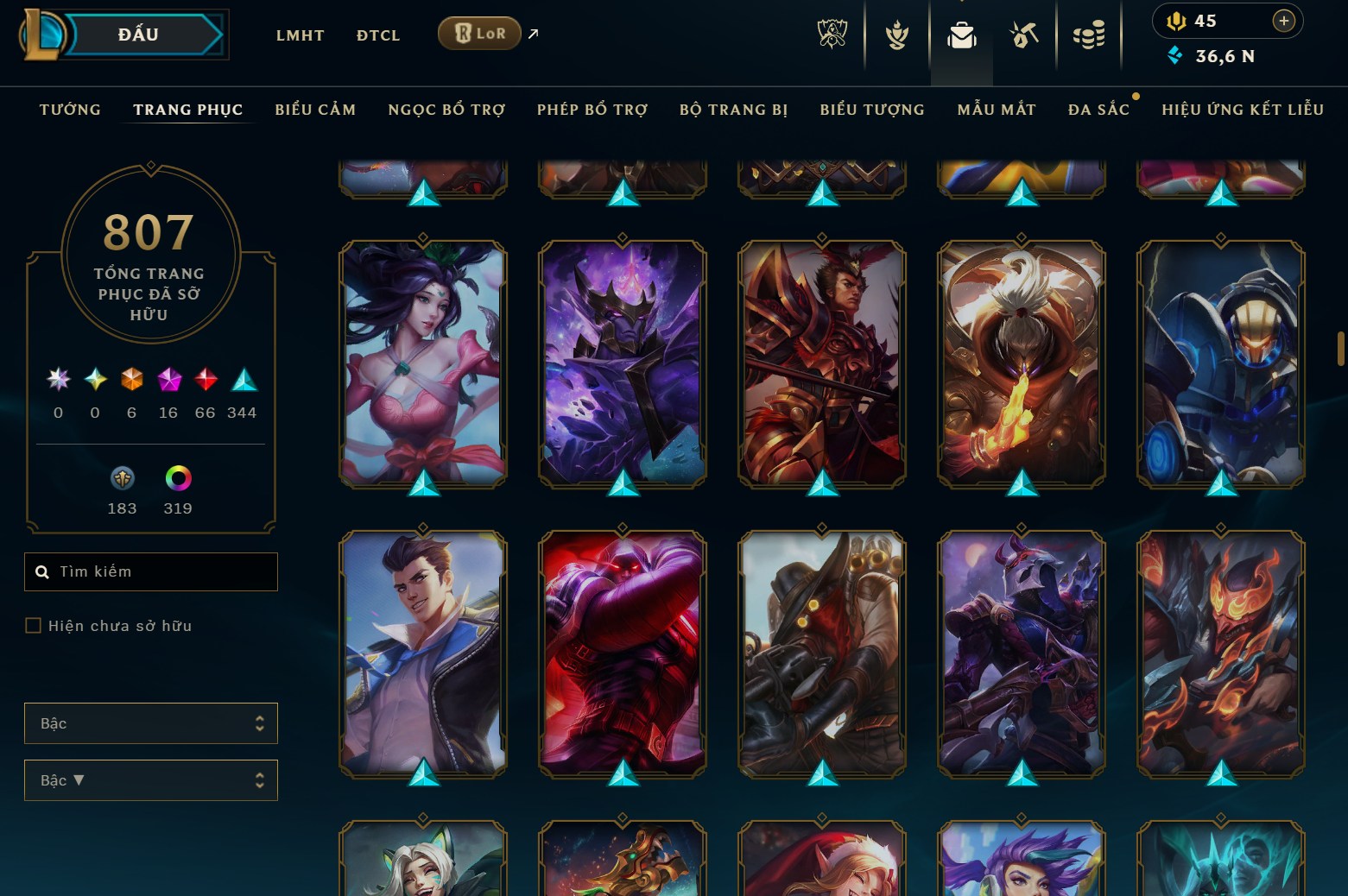Open the 'Bậc ▼' sorting dropdown

point(150,779)
